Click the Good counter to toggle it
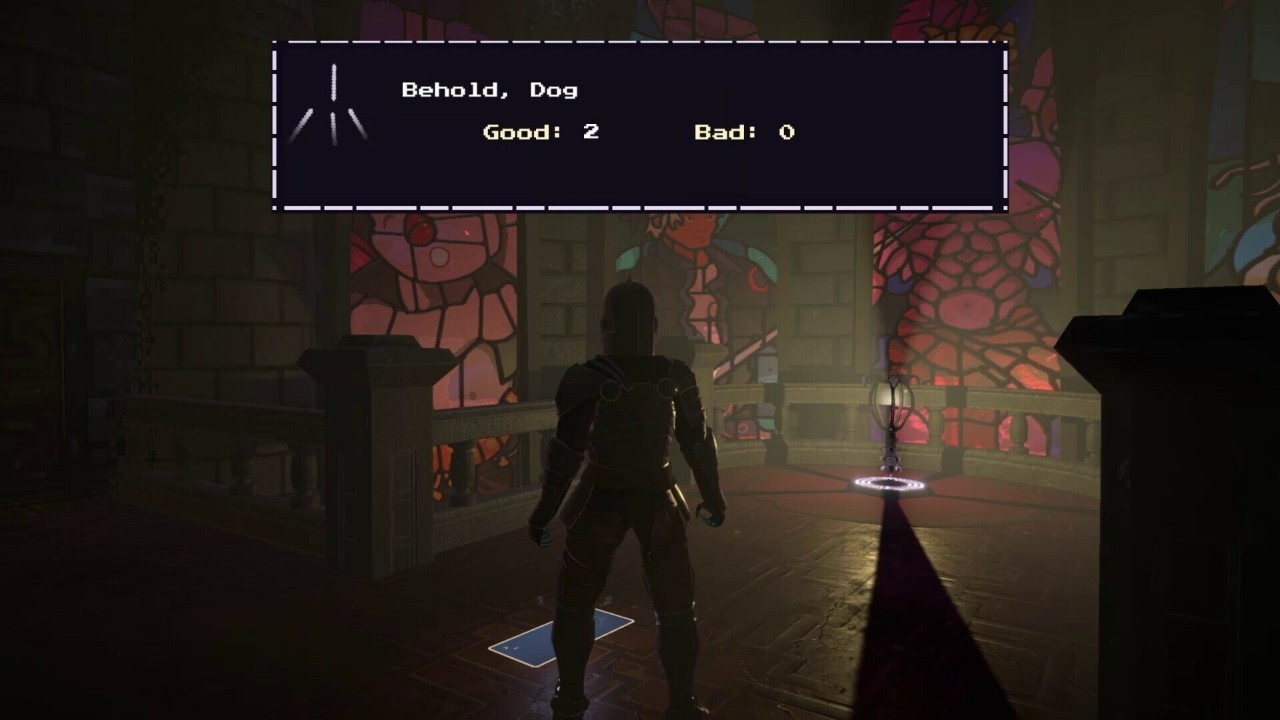 click(x=540, y=131)
